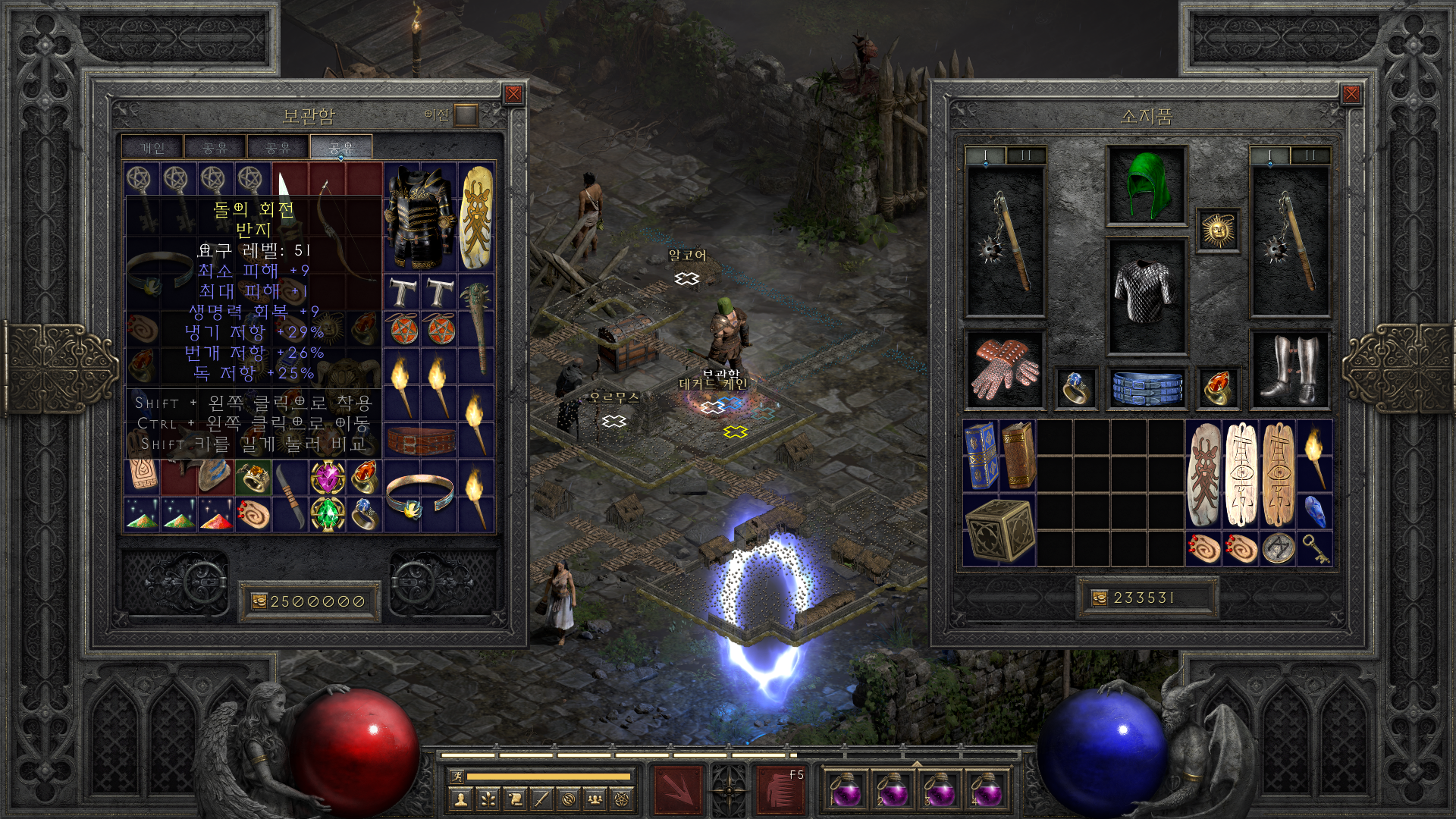1456x819 pixels.
Task: Open the character screen from mini menu
Action: (x=460, y=799)
